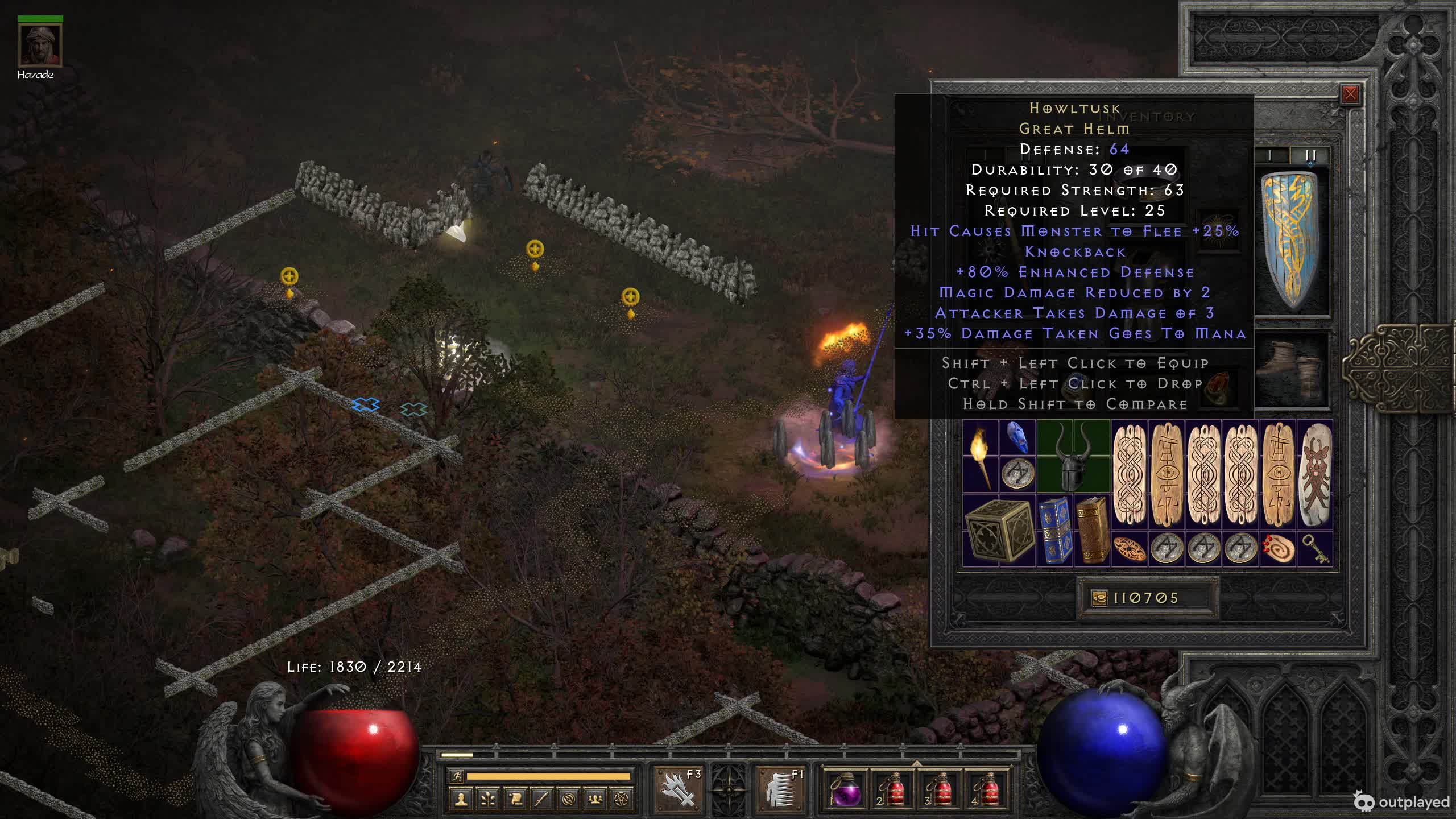Open the left skill F3 selector
The image size is (1456, 819).
(679, 788)
